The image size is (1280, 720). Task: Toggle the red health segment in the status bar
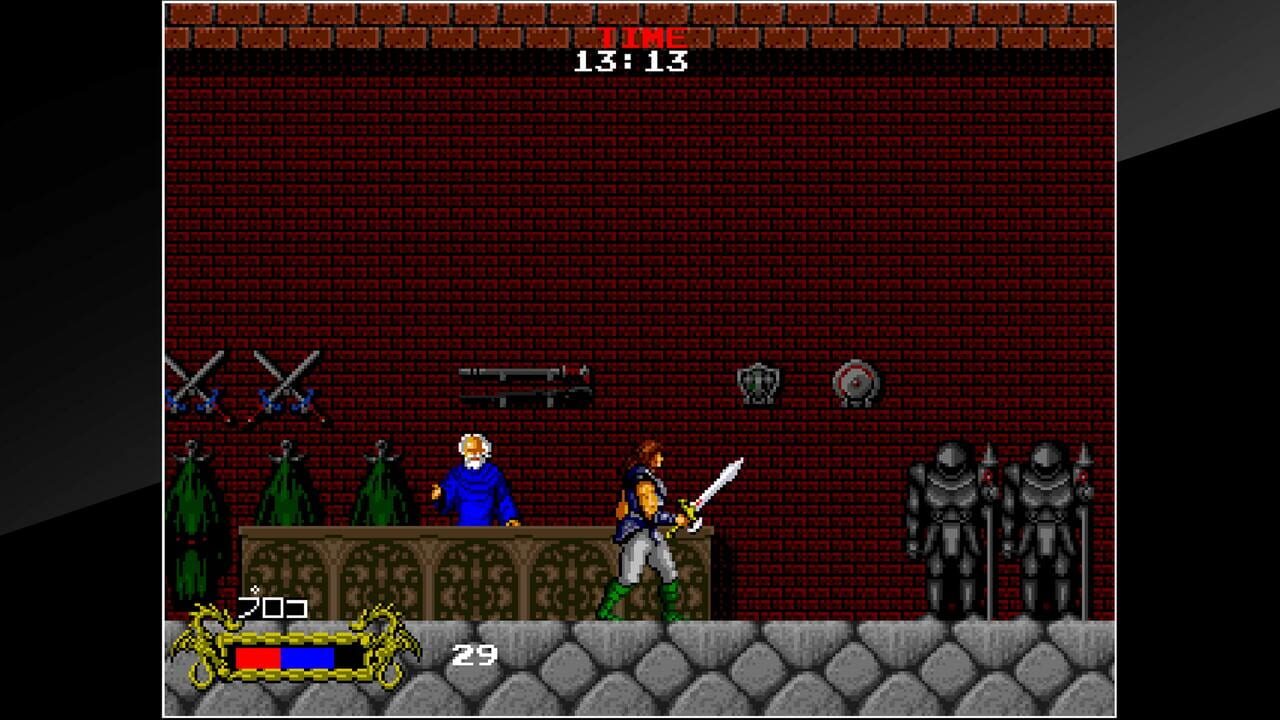[258, 655]
